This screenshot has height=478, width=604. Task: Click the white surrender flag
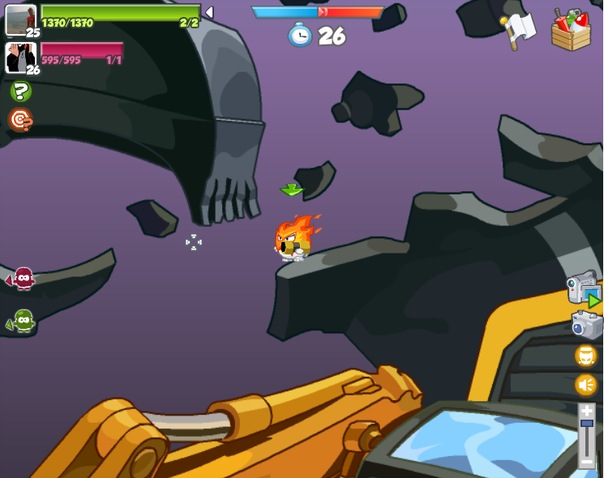[520, 28]
